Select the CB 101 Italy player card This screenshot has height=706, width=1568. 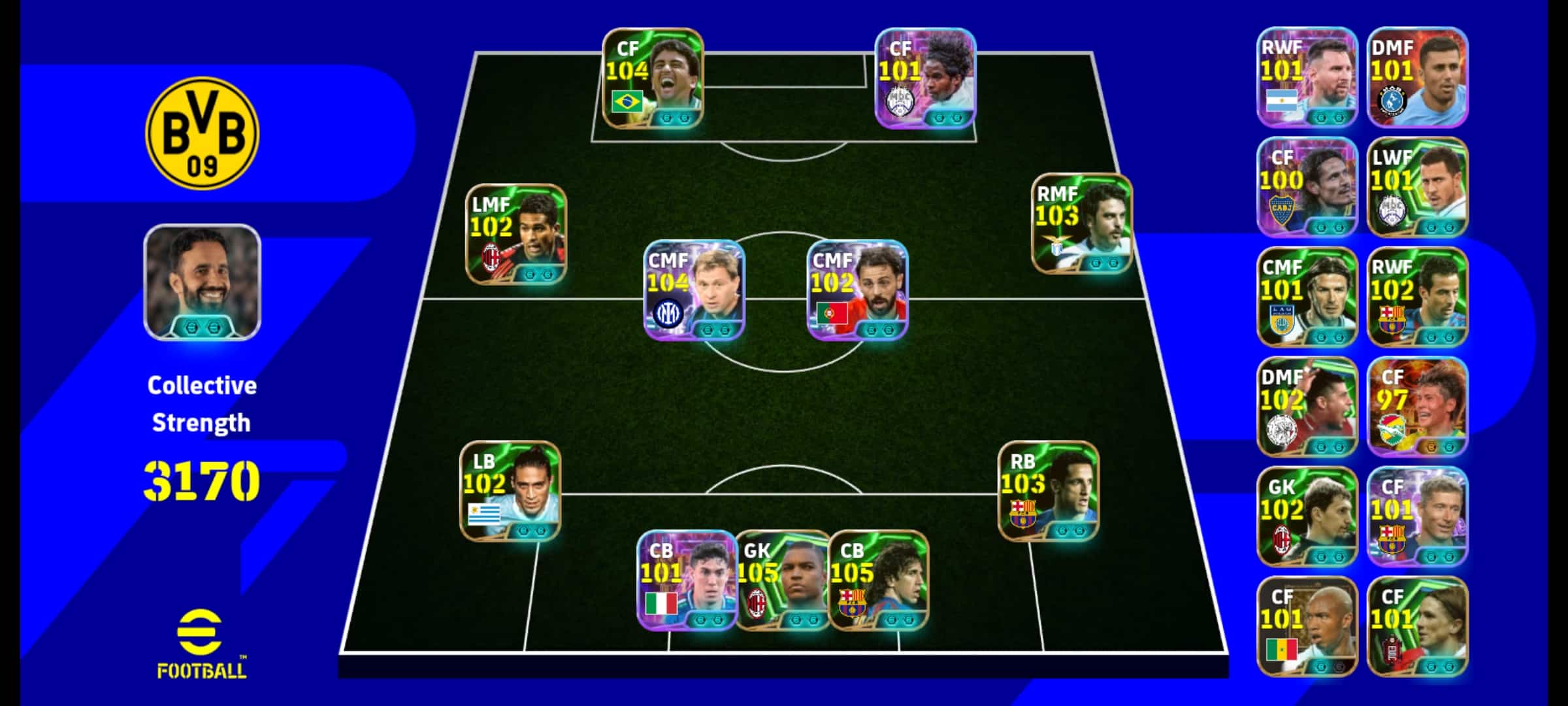coord(686,580)
